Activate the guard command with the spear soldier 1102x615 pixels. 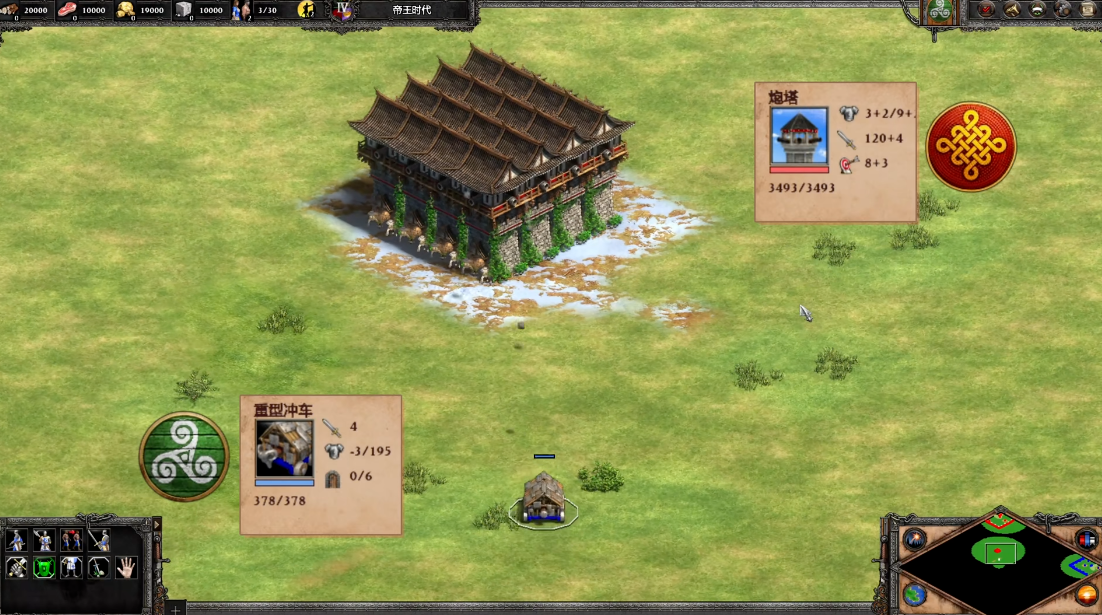pyautogui.click(x=44, y=541)
